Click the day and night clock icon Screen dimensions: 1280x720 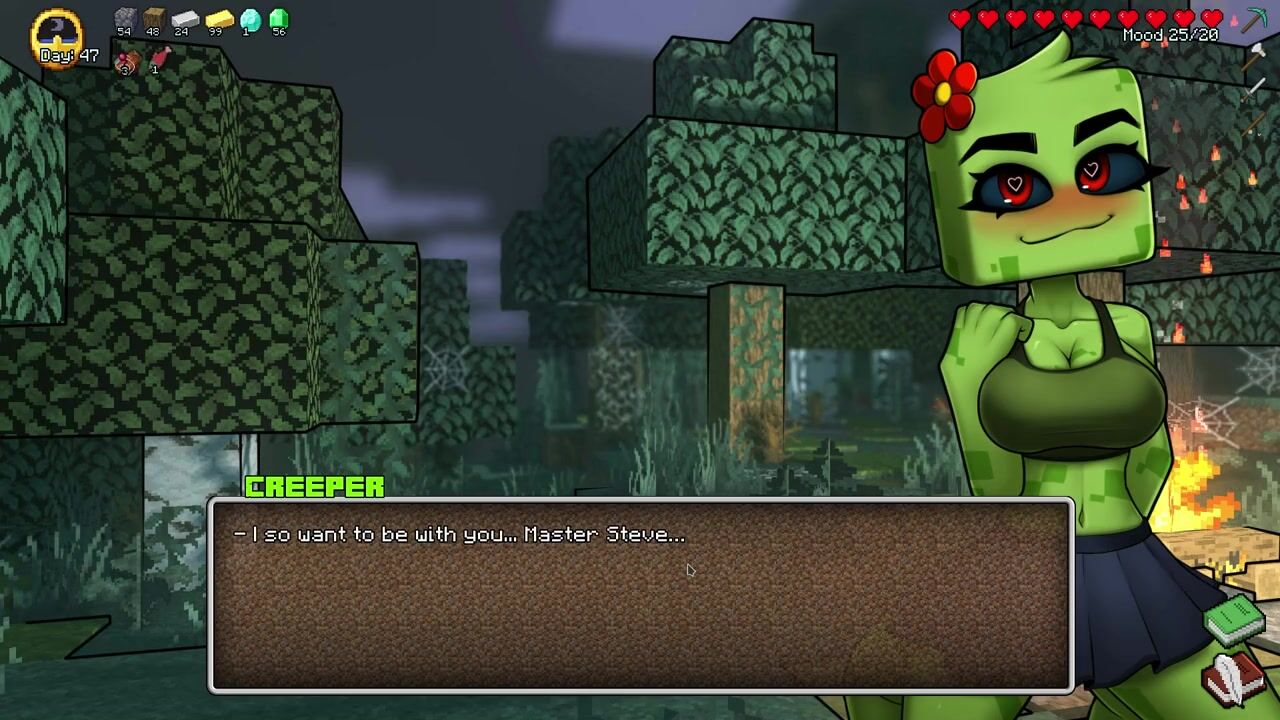[x=57, y=30]
